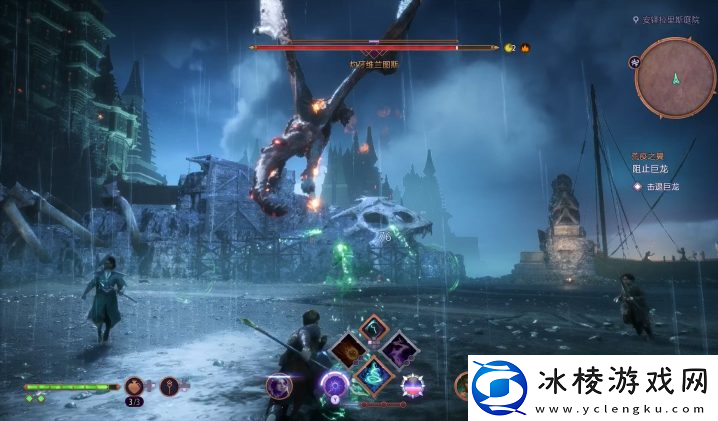Activate the top lightning ability diamond
Viewport: 718px width, 421px height.
pyautogui.click(x=374, y=326)
